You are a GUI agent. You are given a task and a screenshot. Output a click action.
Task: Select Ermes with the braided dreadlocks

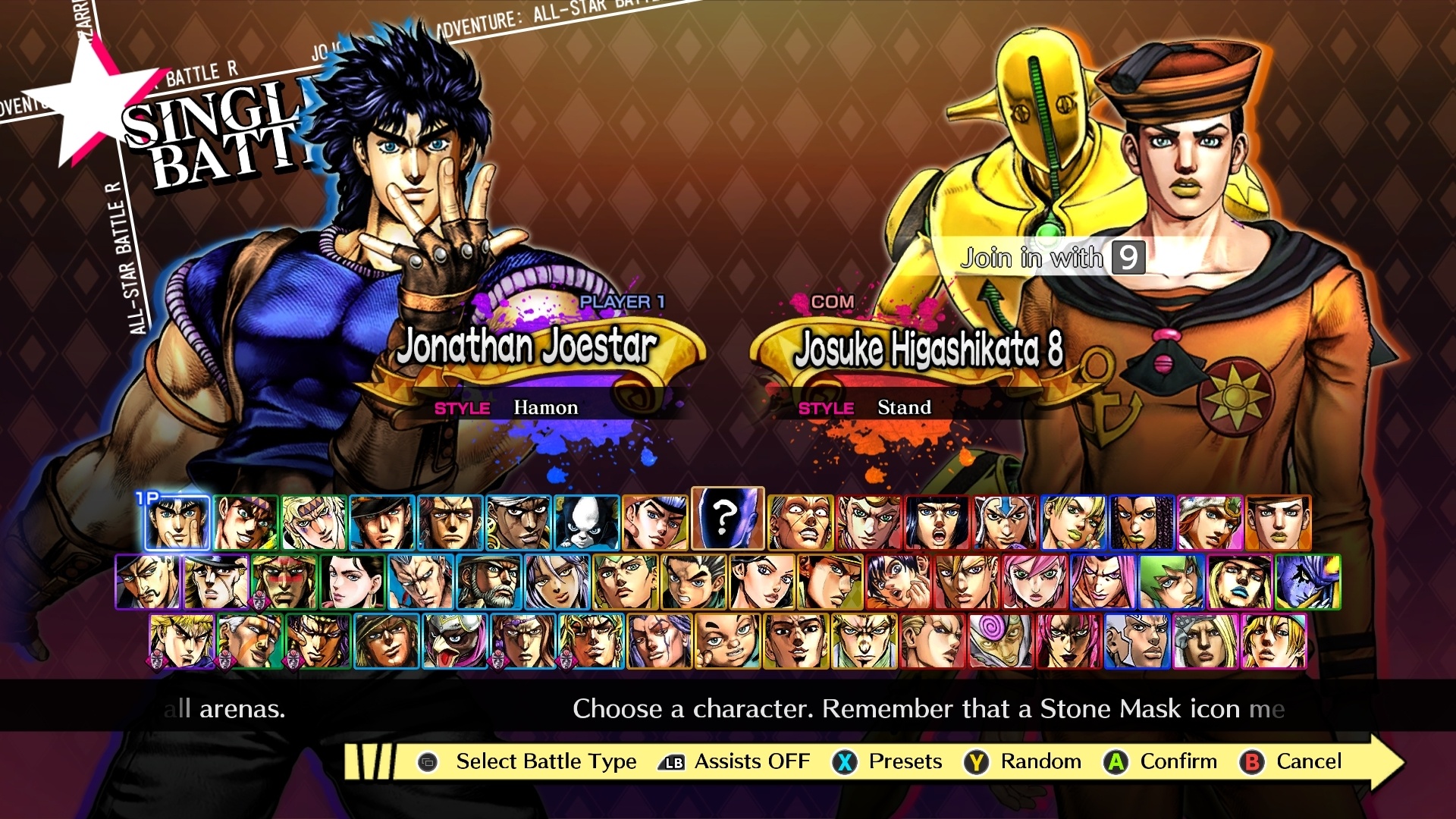click(x=1142, y=522)
